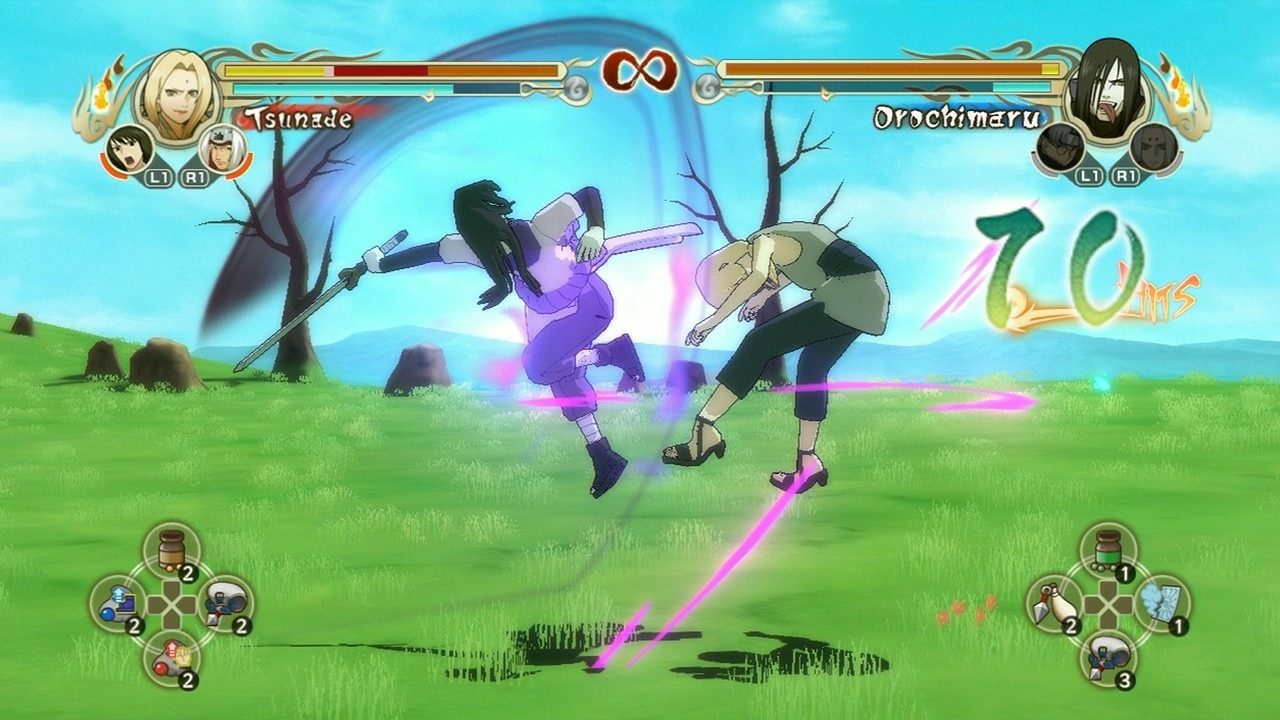Click Kabuto's support portrait on the right
1280x720 pixels.
(x=1061, y=147)
